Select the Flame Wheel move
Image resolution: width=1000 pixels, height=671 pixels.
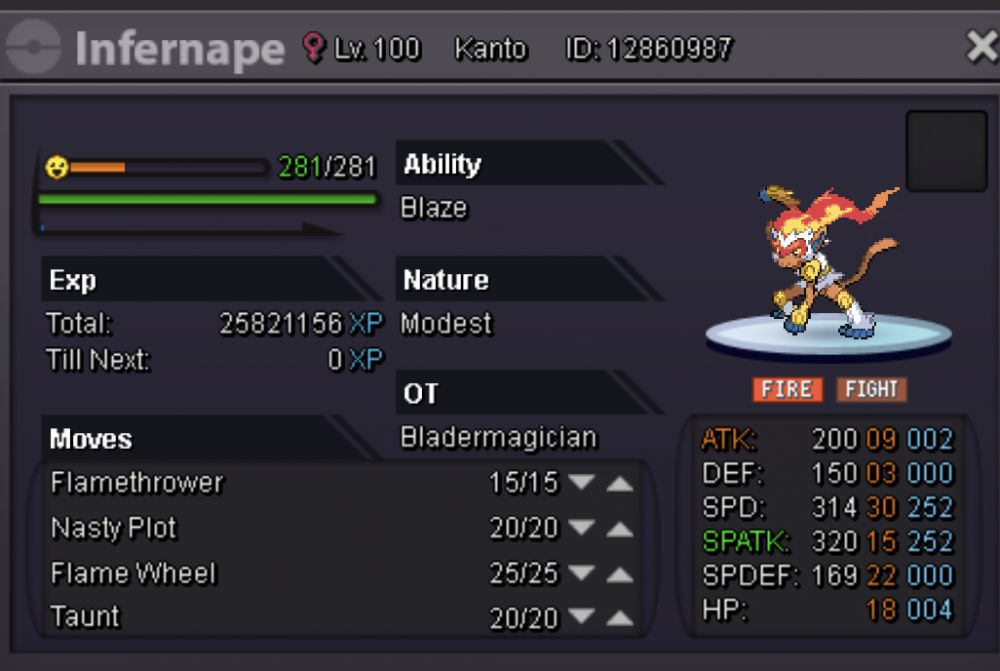click(x=133, y=575)
